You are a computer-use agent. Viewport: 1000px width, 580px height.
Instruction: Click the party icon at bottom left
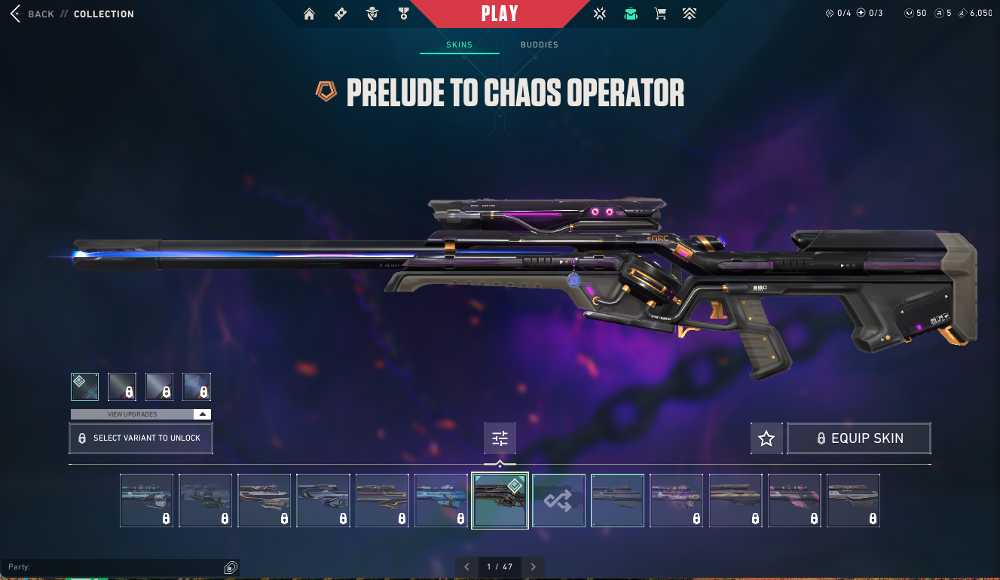click(x=230, y=567)
